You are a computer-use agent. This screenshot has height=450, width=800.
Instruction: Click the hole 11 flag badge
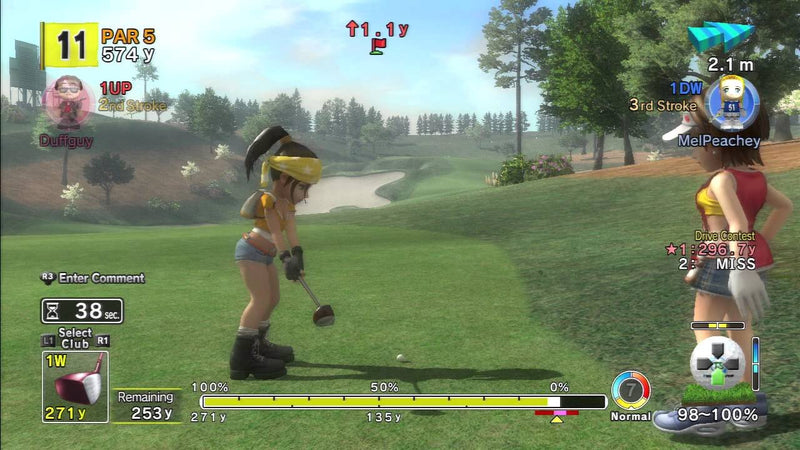[x=69, y=45]
